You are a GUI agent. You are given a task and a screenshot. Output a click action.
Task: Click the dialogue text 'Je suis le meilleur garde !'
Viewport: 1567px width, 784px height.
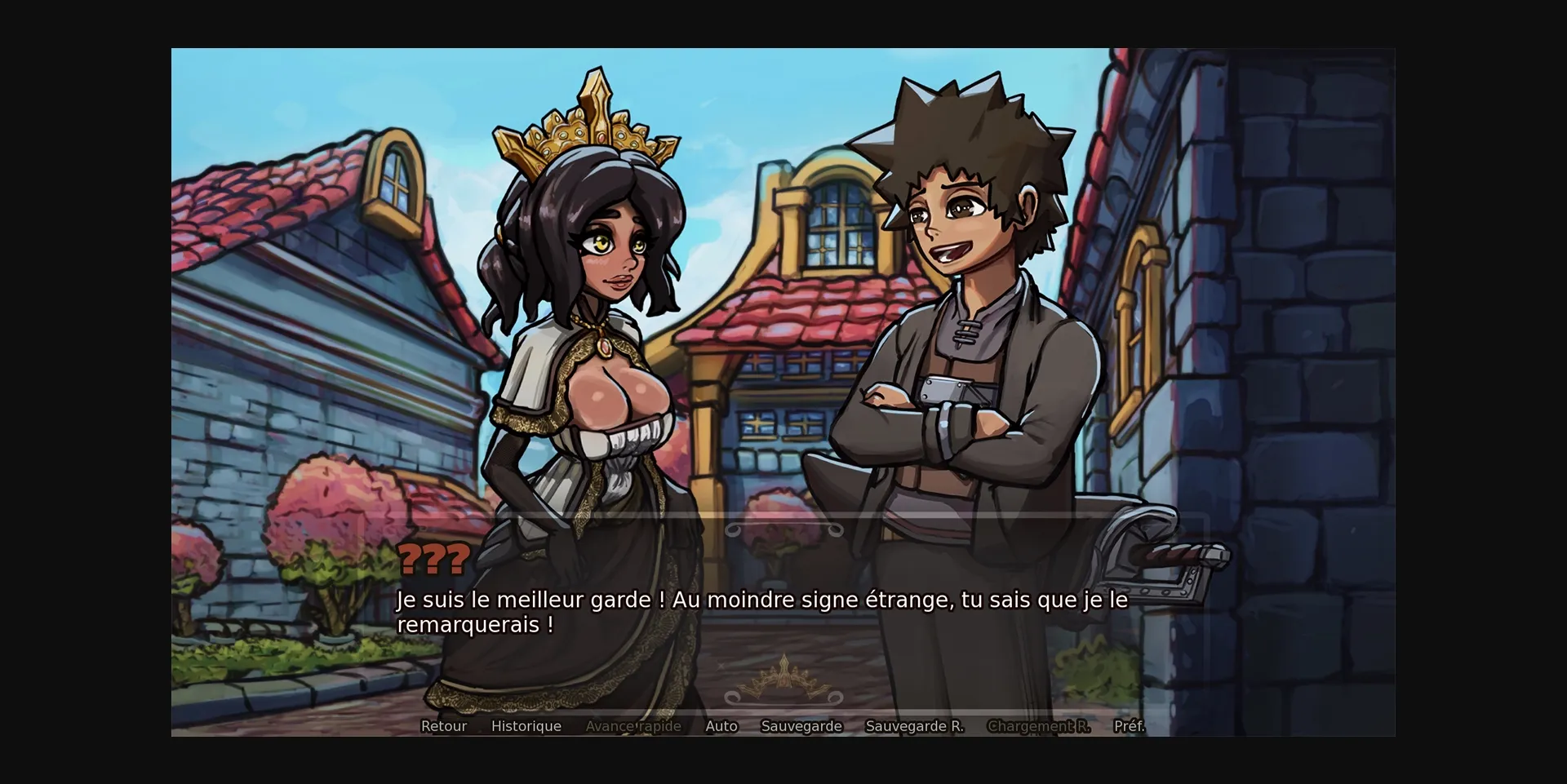pyautogui.click(x=529, y=600)
